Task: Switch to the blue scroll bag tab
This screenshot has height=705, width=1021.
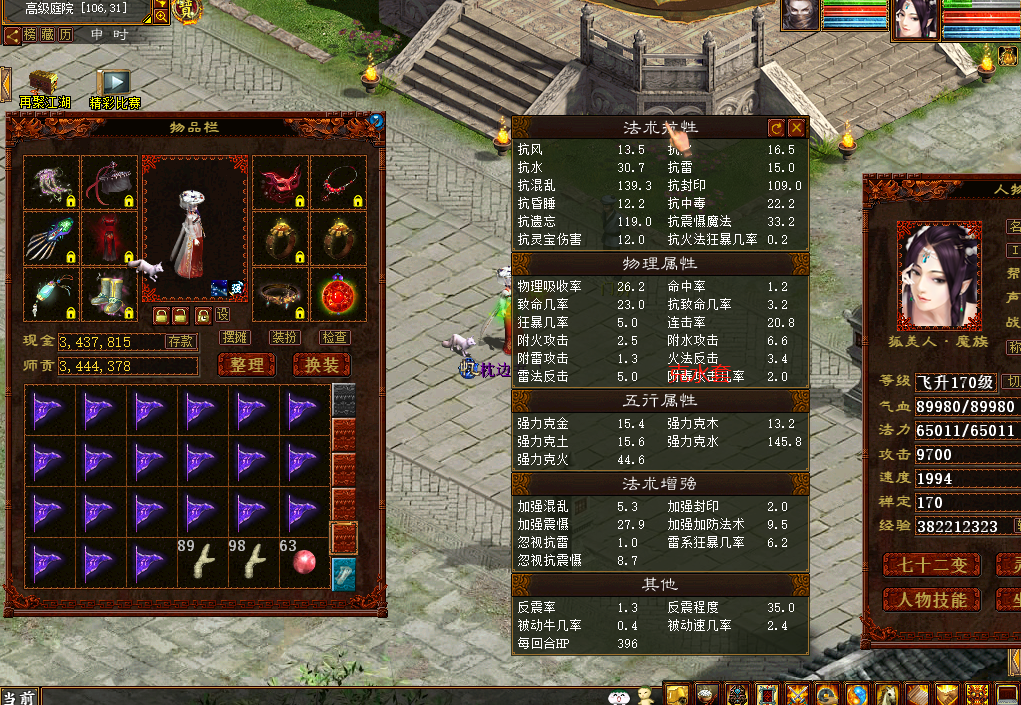Action: pyautogui.click(x=343, y=574)
